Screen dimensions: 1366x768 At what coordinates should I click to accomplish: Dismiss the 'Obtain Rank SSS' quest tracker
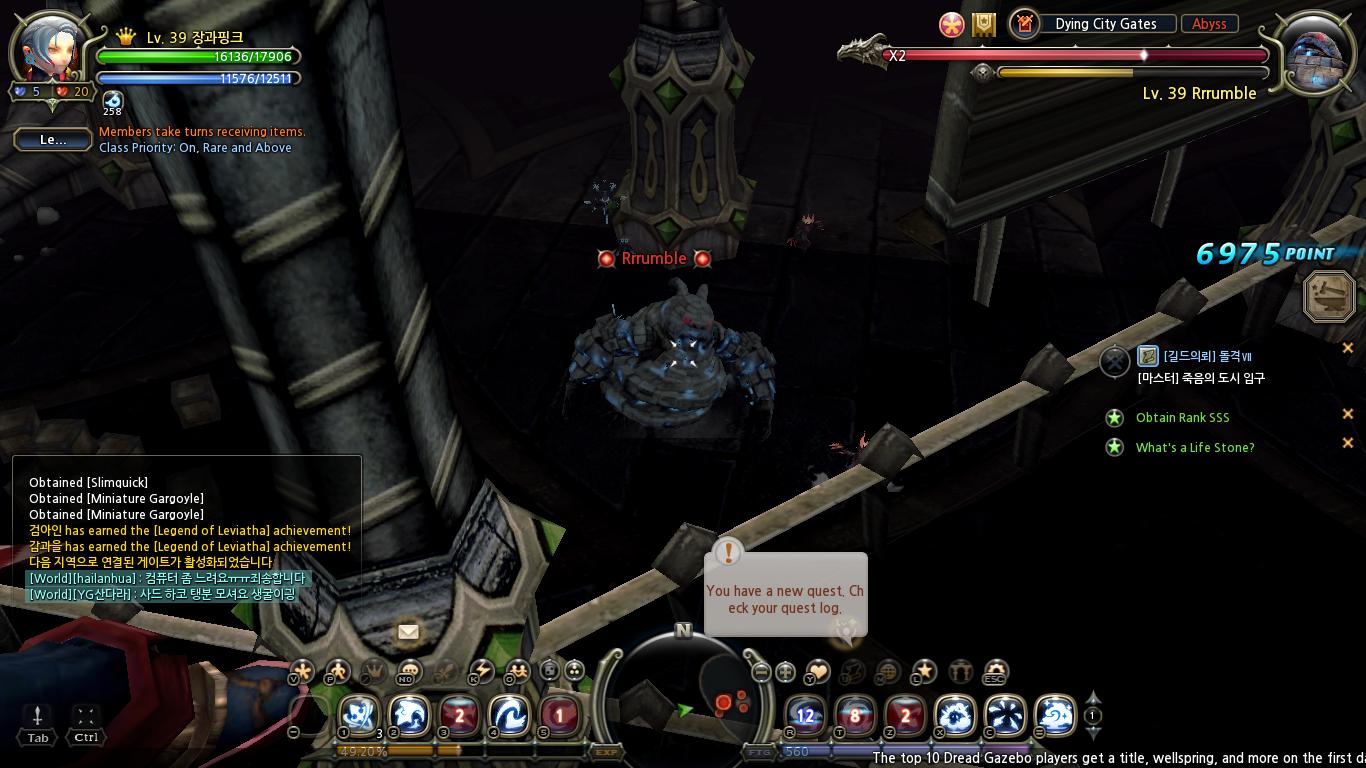point(1347,414)
